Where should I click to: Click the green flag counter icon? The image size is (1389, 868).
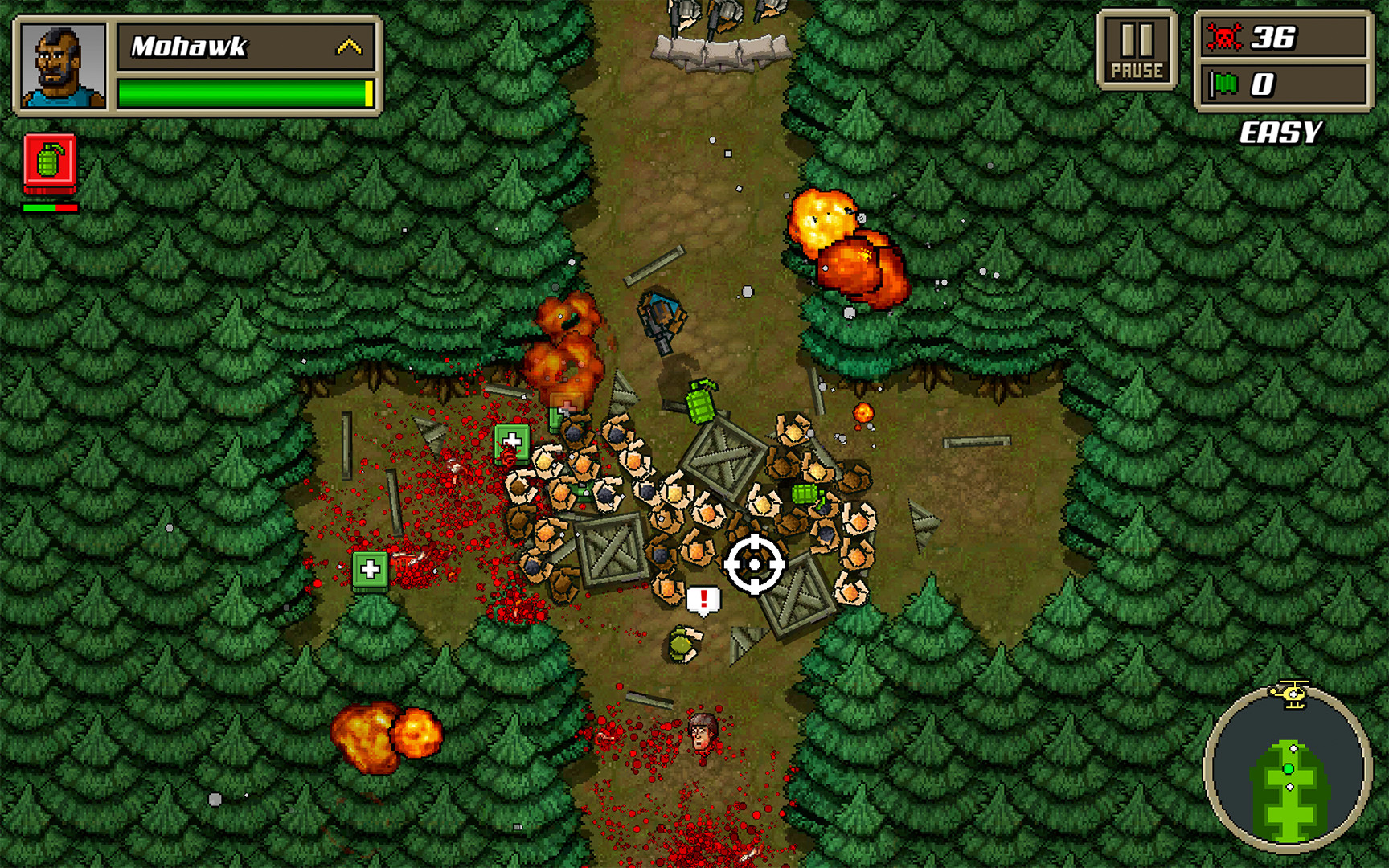1225,86
